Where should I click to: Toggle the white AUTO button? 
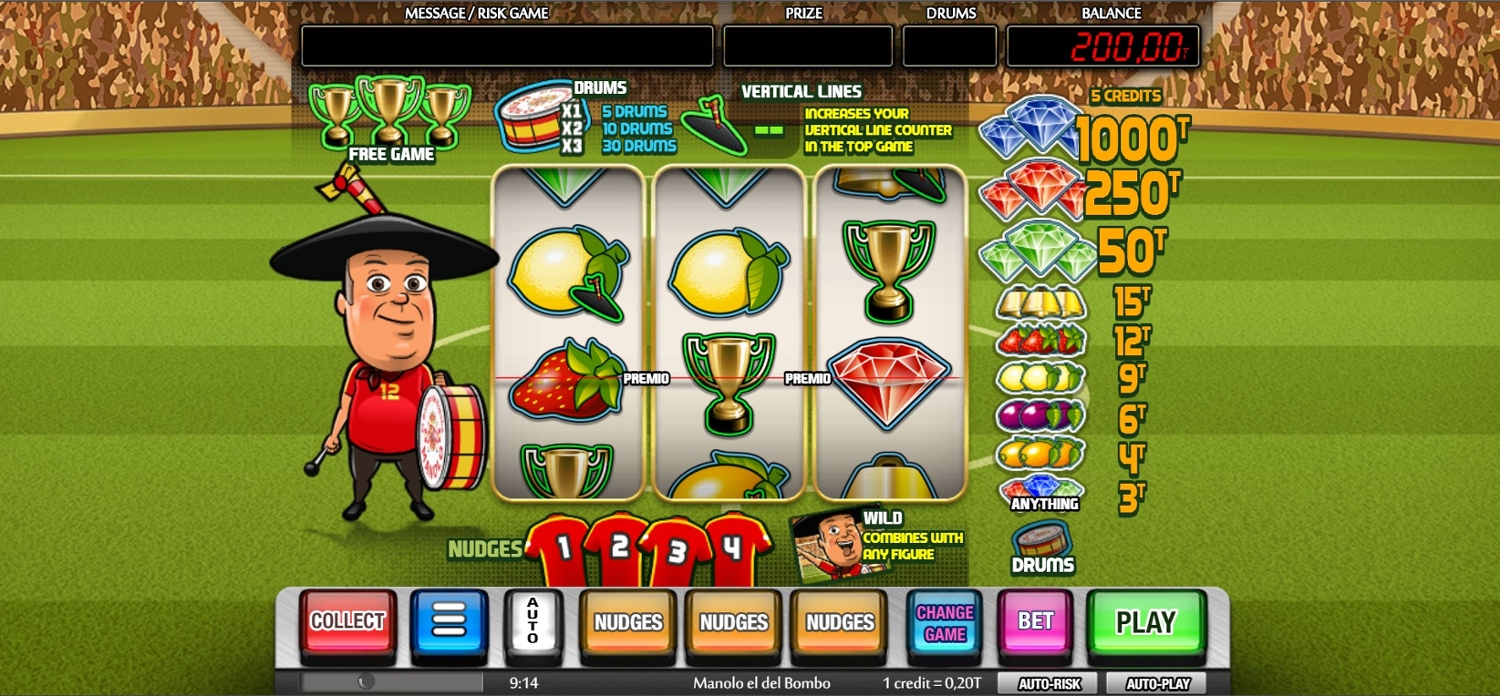532,622
